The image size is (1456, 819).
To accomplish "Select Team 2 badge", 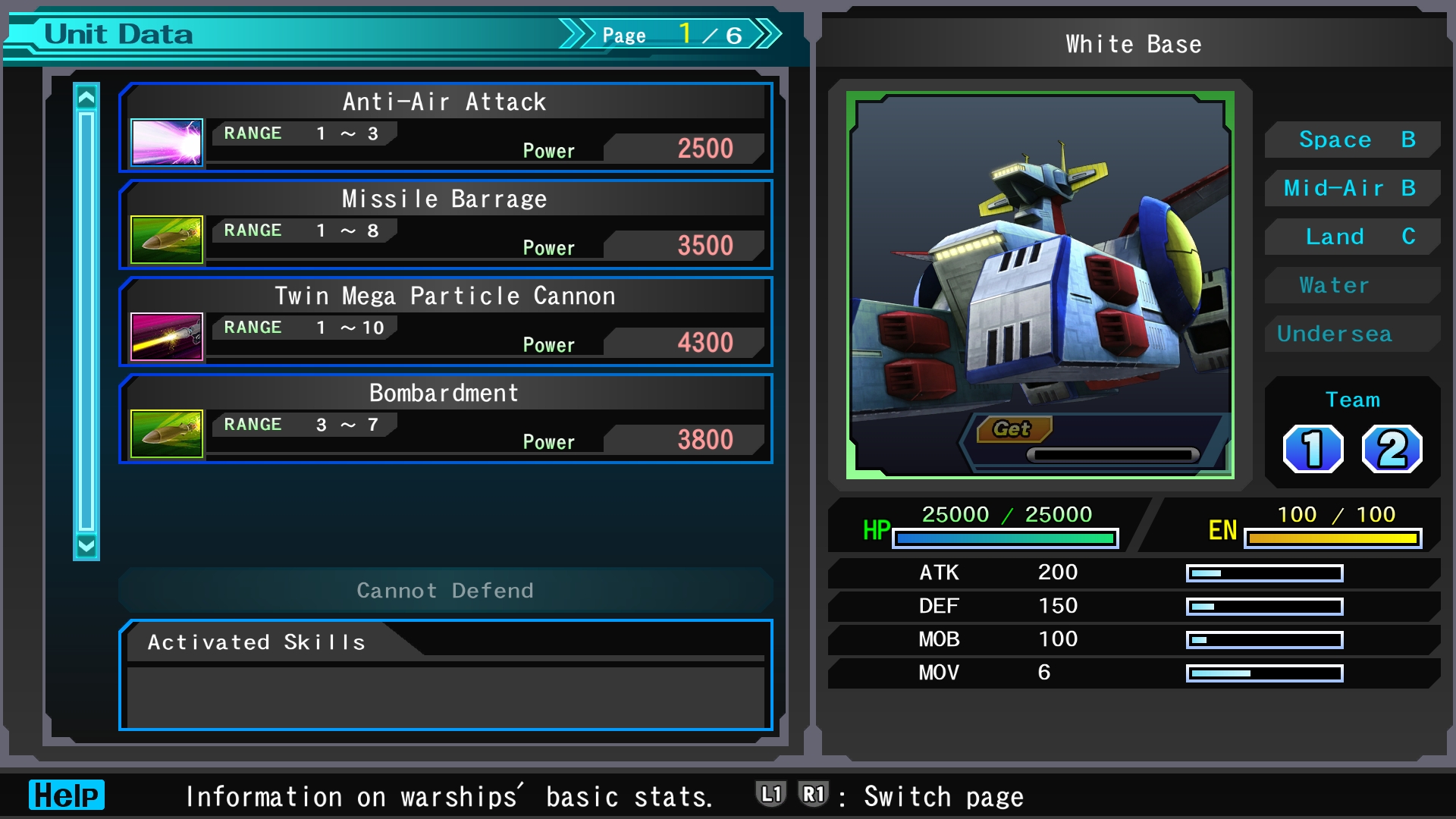I will (1392, 449).
